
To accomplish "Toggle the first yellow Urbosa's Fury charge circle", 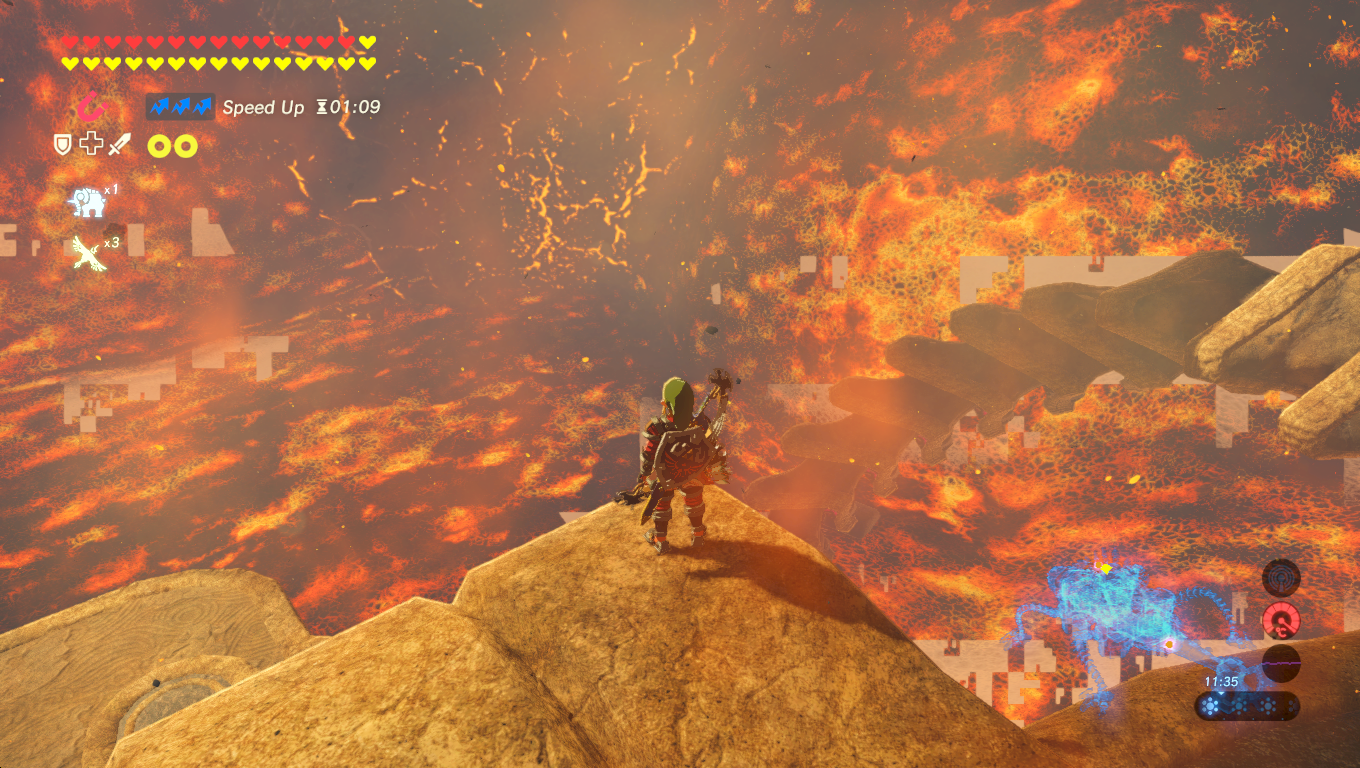I will click(x=160, y=145).
